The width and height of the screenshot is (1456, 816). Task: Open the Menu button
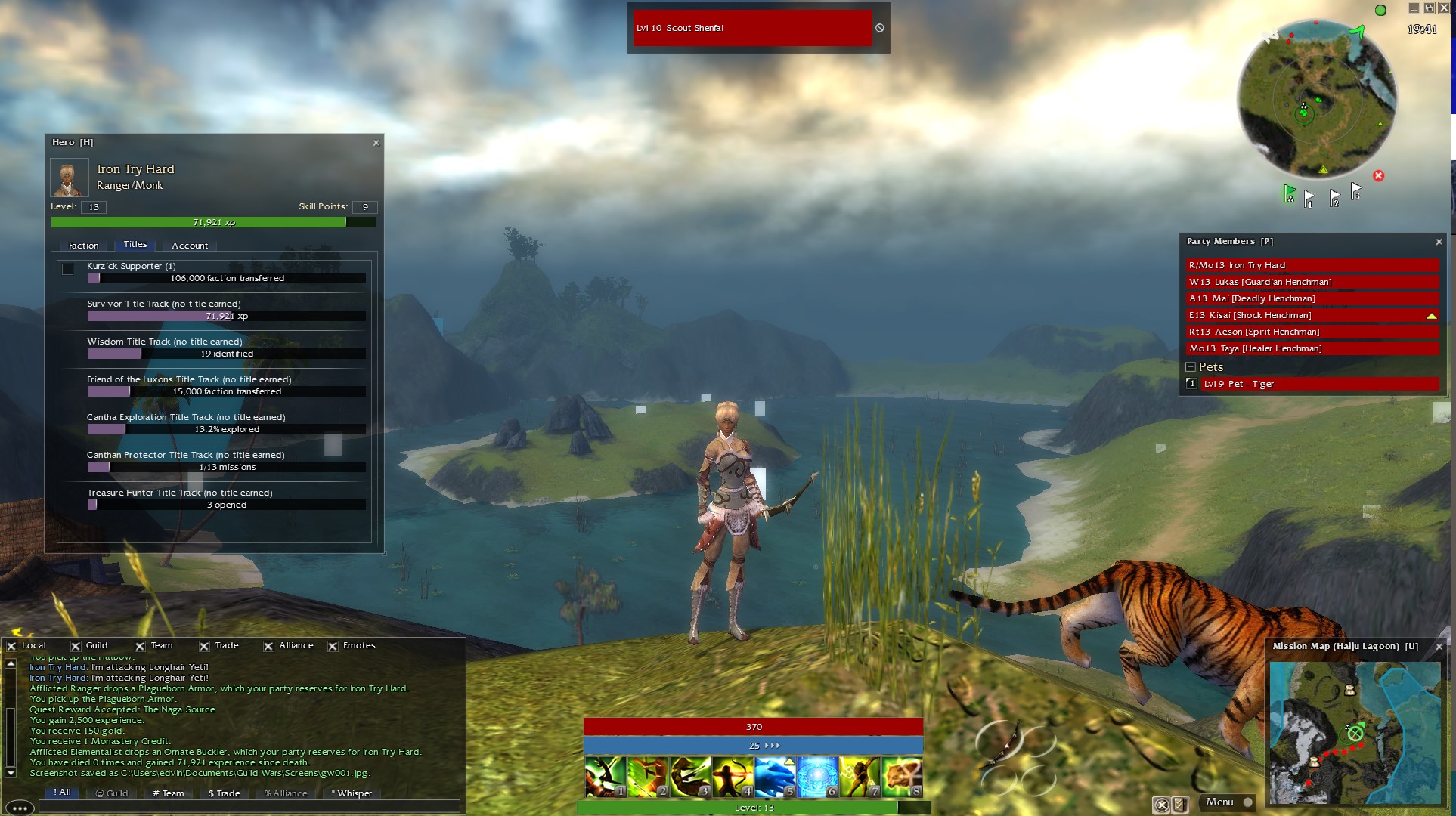tap(1219, 802)
